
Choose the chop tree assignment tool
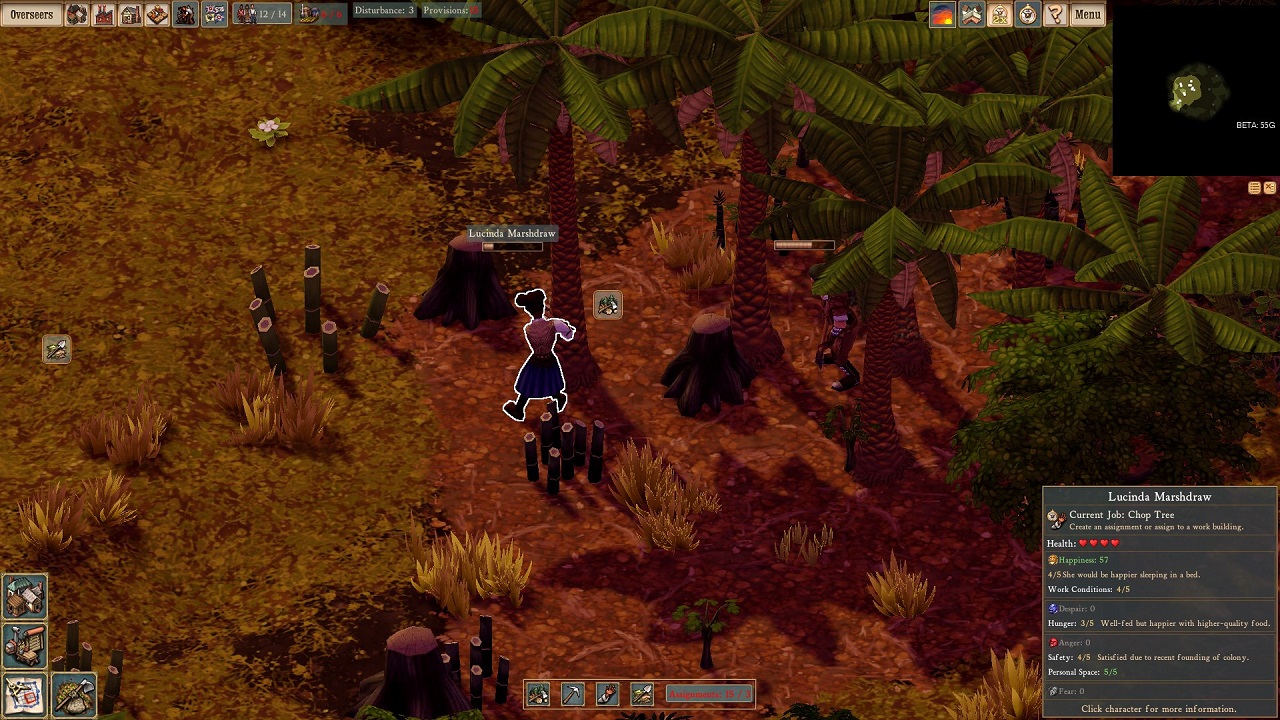click(538, 694)
